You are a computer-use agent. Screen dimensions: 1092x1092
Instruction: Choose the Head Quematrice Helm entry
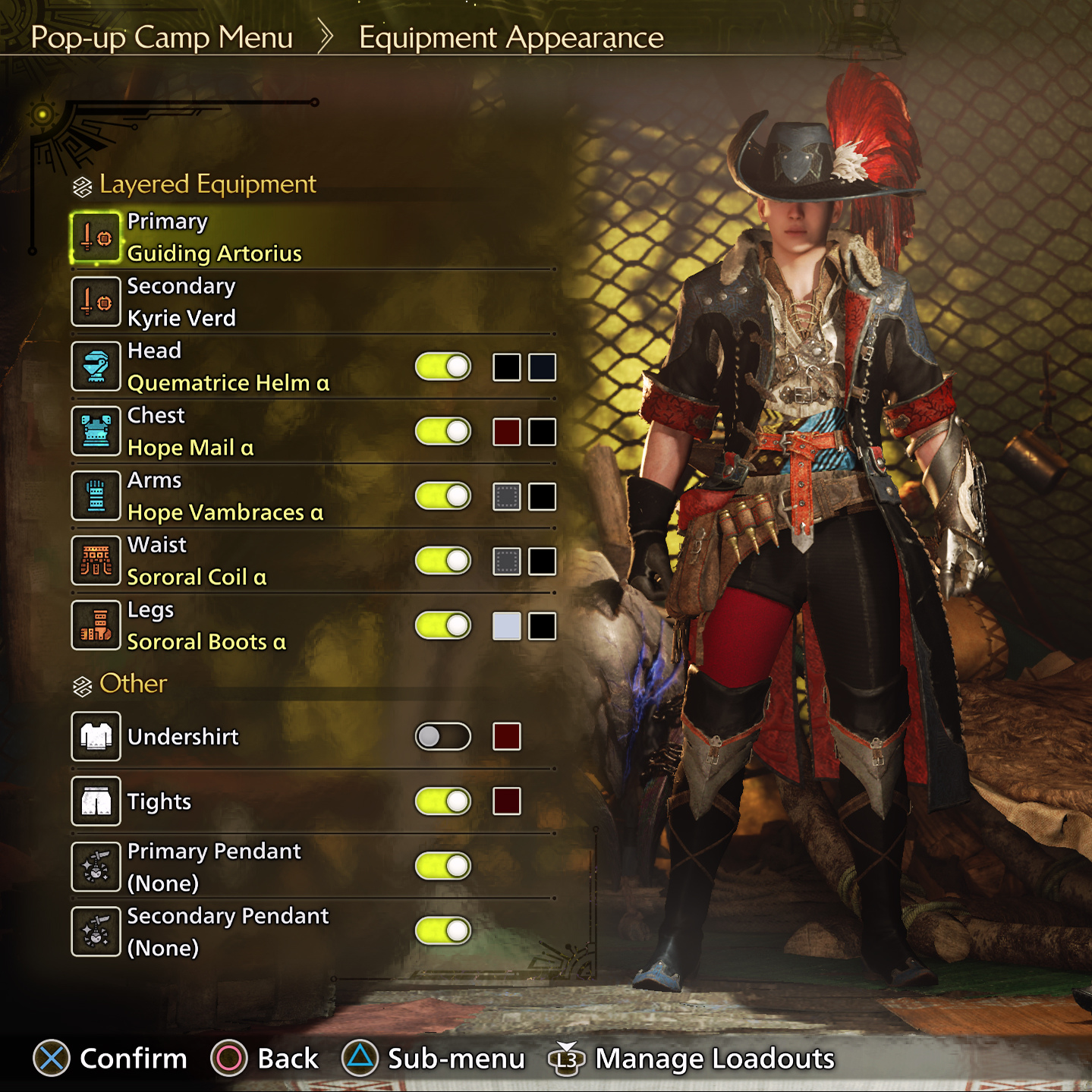click(x=228, y=367)
